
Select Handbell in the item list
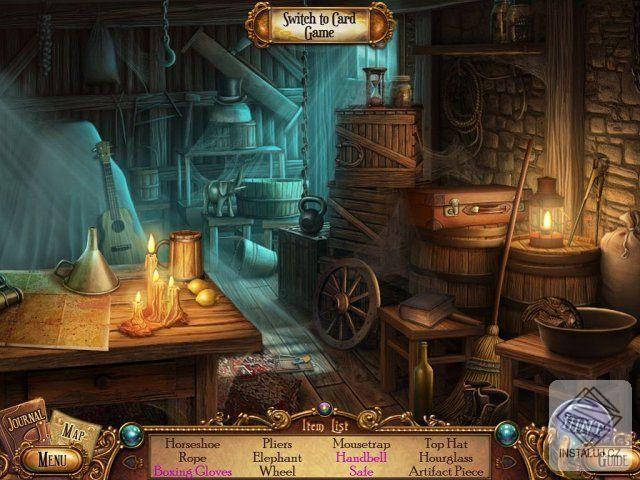(361, 456)
